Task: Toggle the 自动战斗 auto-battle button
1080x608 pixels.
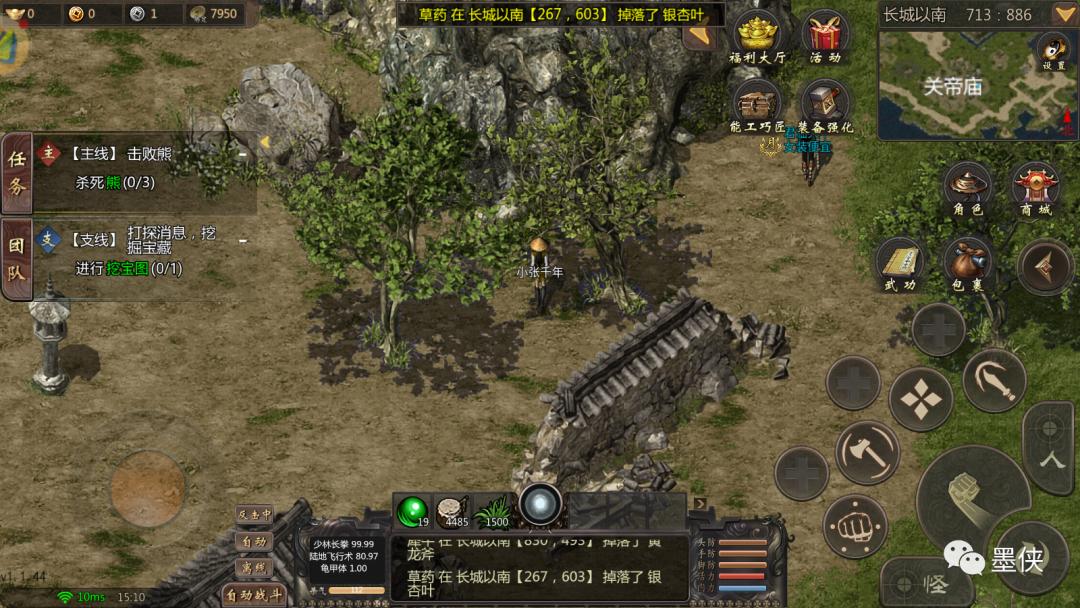Action: point(254,595)
